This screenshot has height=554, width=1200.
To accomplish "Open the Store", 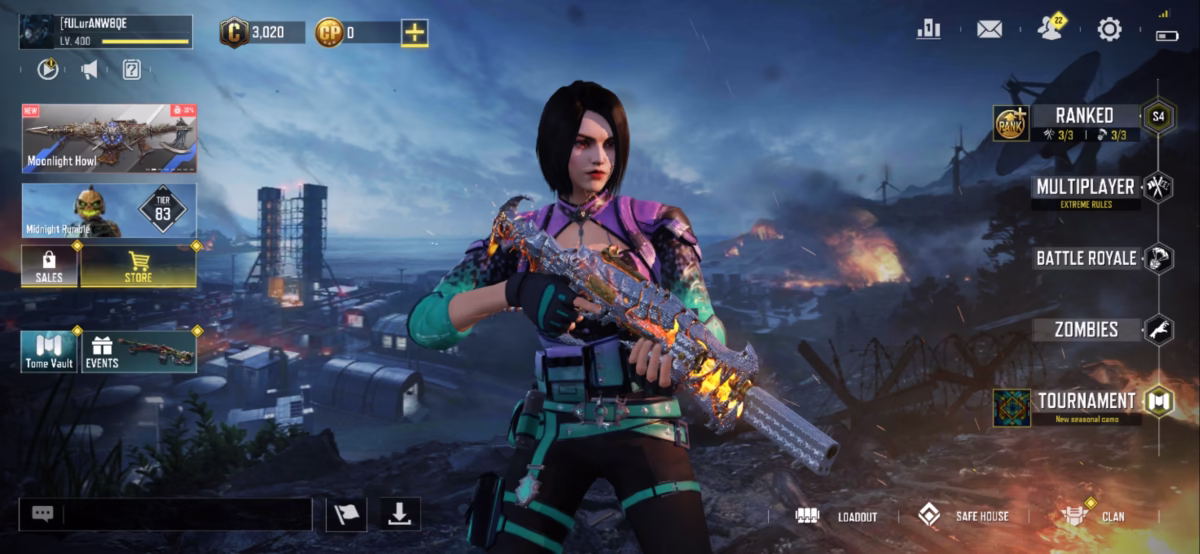I will point(138,266).
